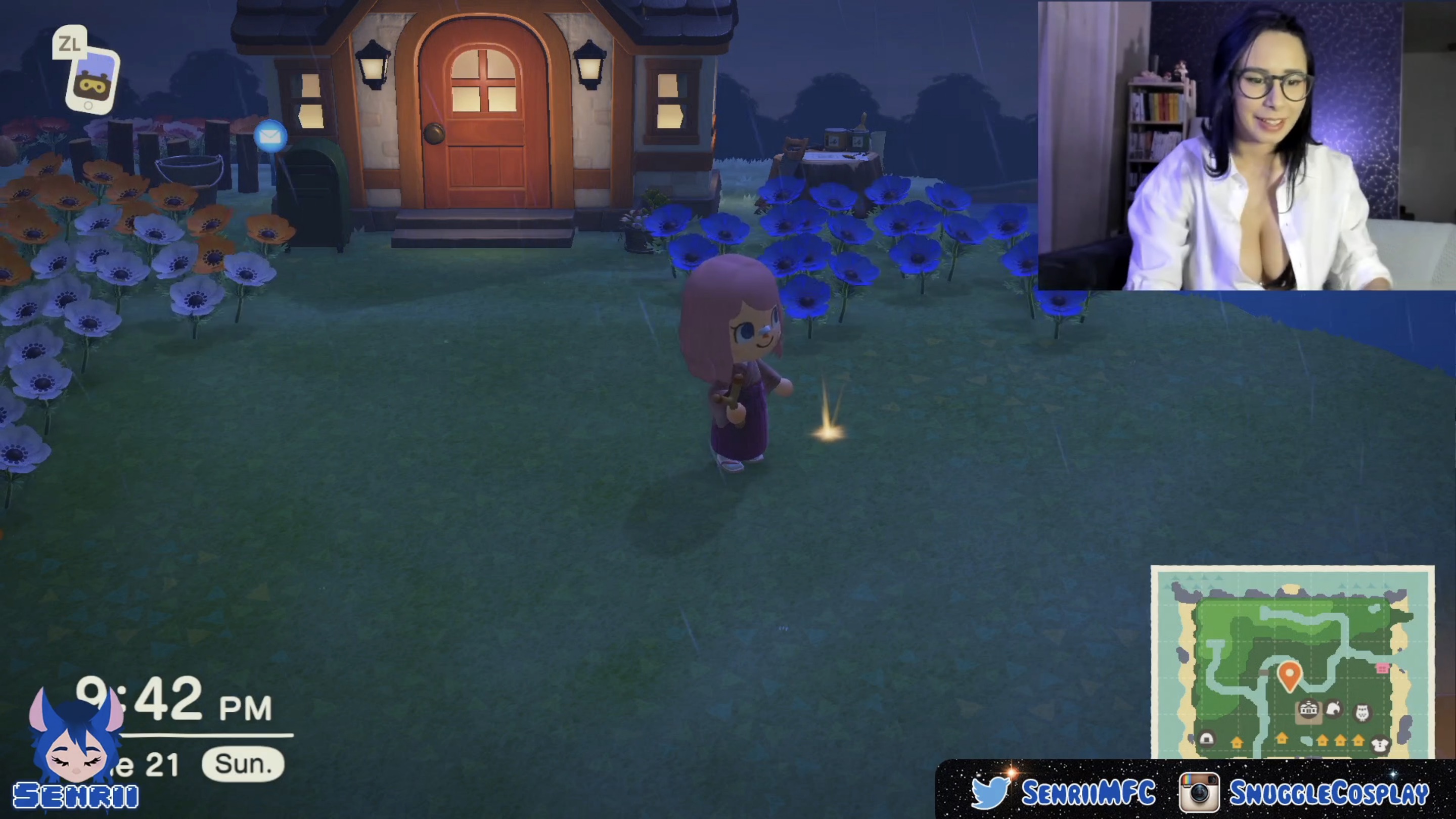Select the pink house marker on minimap
Viewport: 1456px width, 819px height.
(x=1383, y=668)
